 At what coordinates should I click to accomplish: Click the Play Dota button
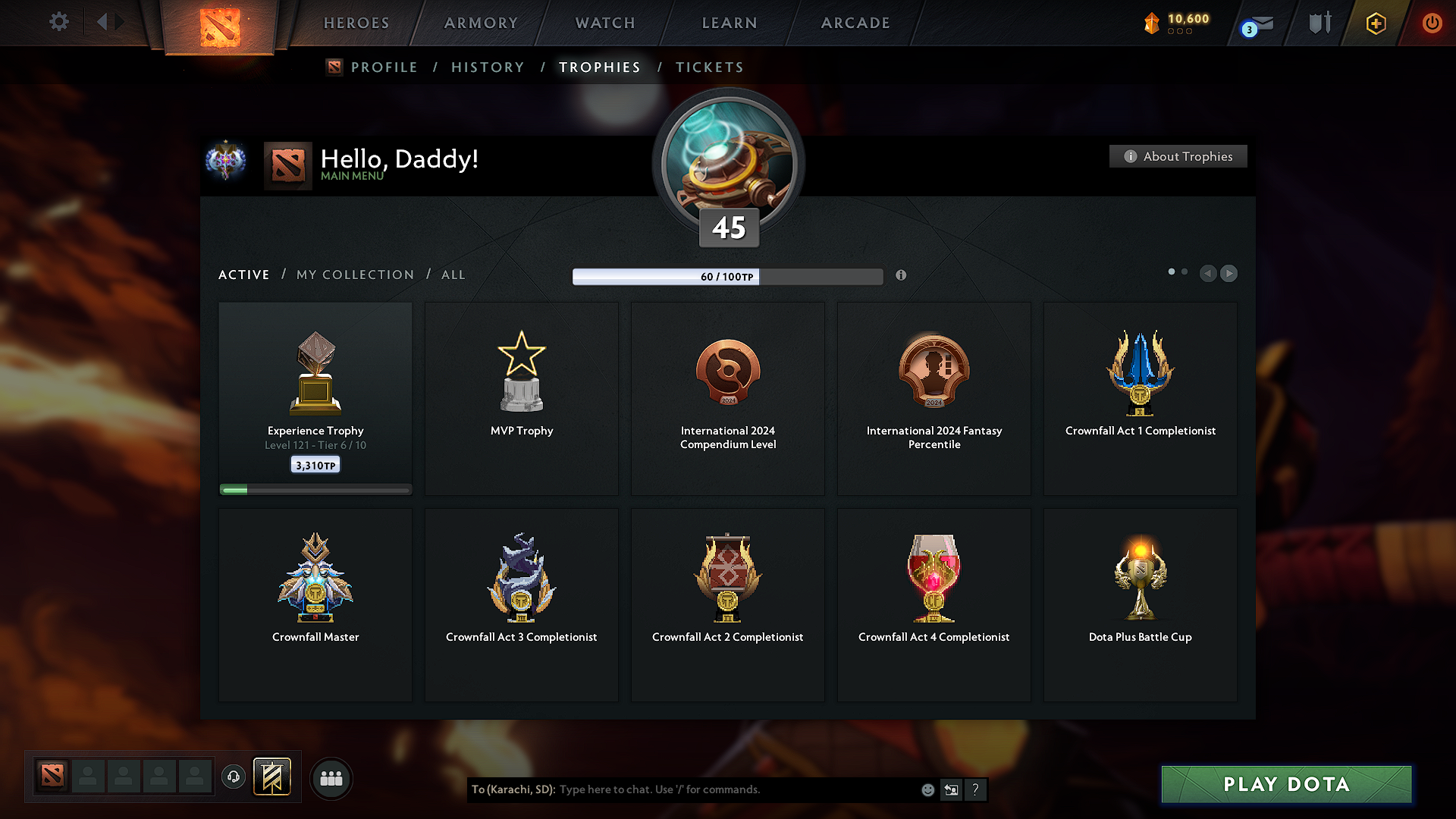point(1286,784)
